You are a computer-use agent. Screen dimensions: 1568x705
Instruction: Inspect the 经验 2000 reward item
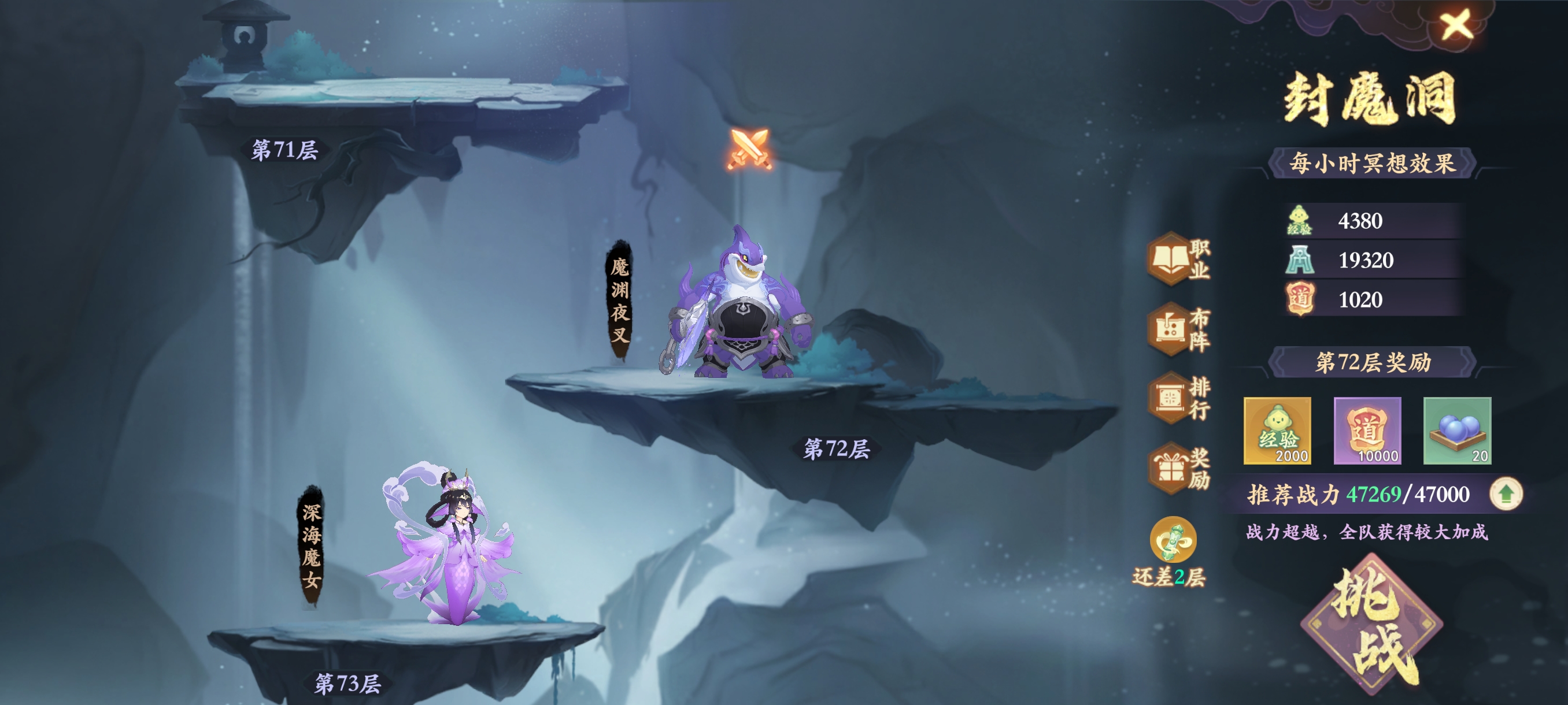tap(1277, 431)
